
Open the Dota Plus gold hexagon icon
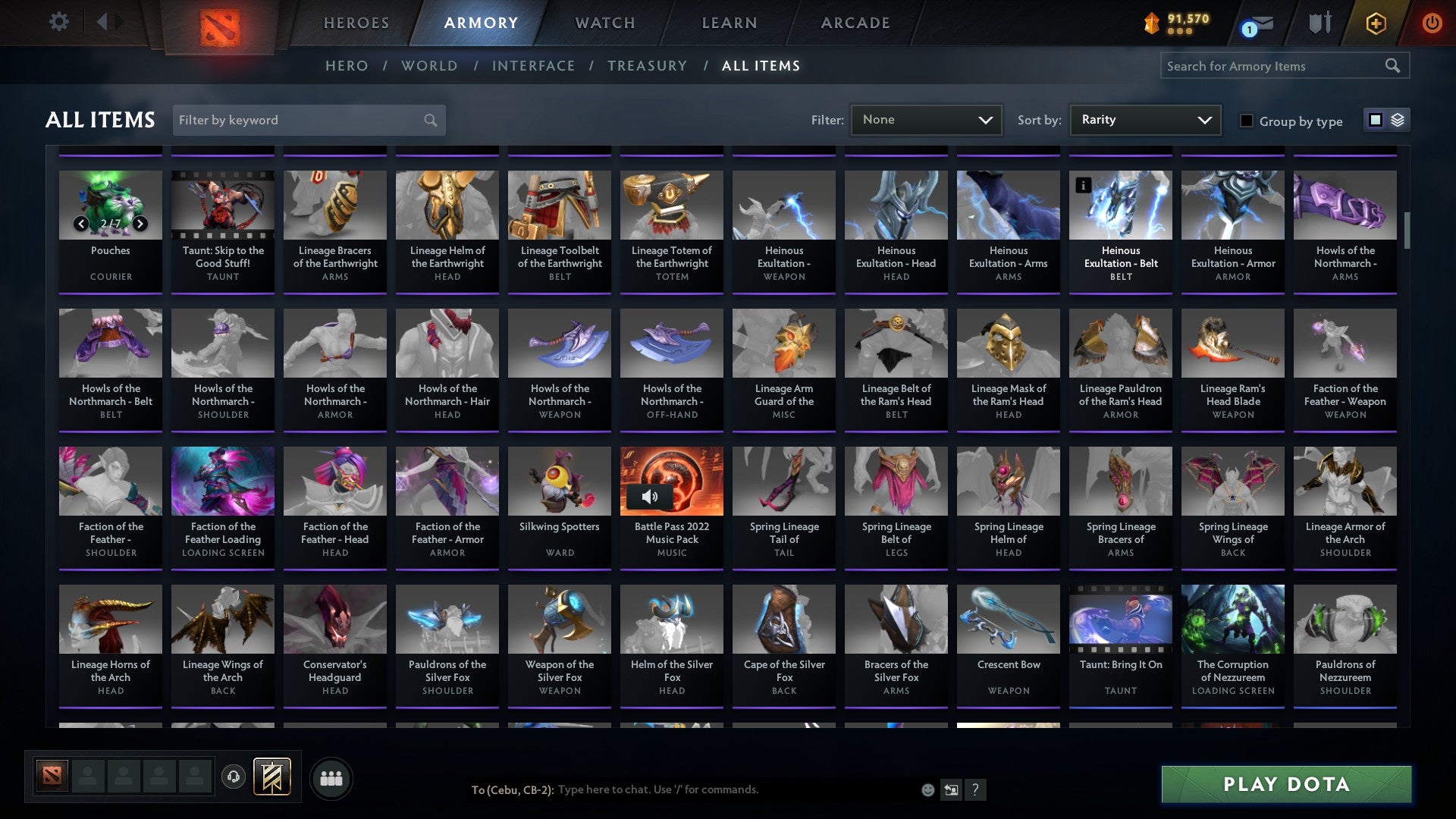[x=1375, y=23]
